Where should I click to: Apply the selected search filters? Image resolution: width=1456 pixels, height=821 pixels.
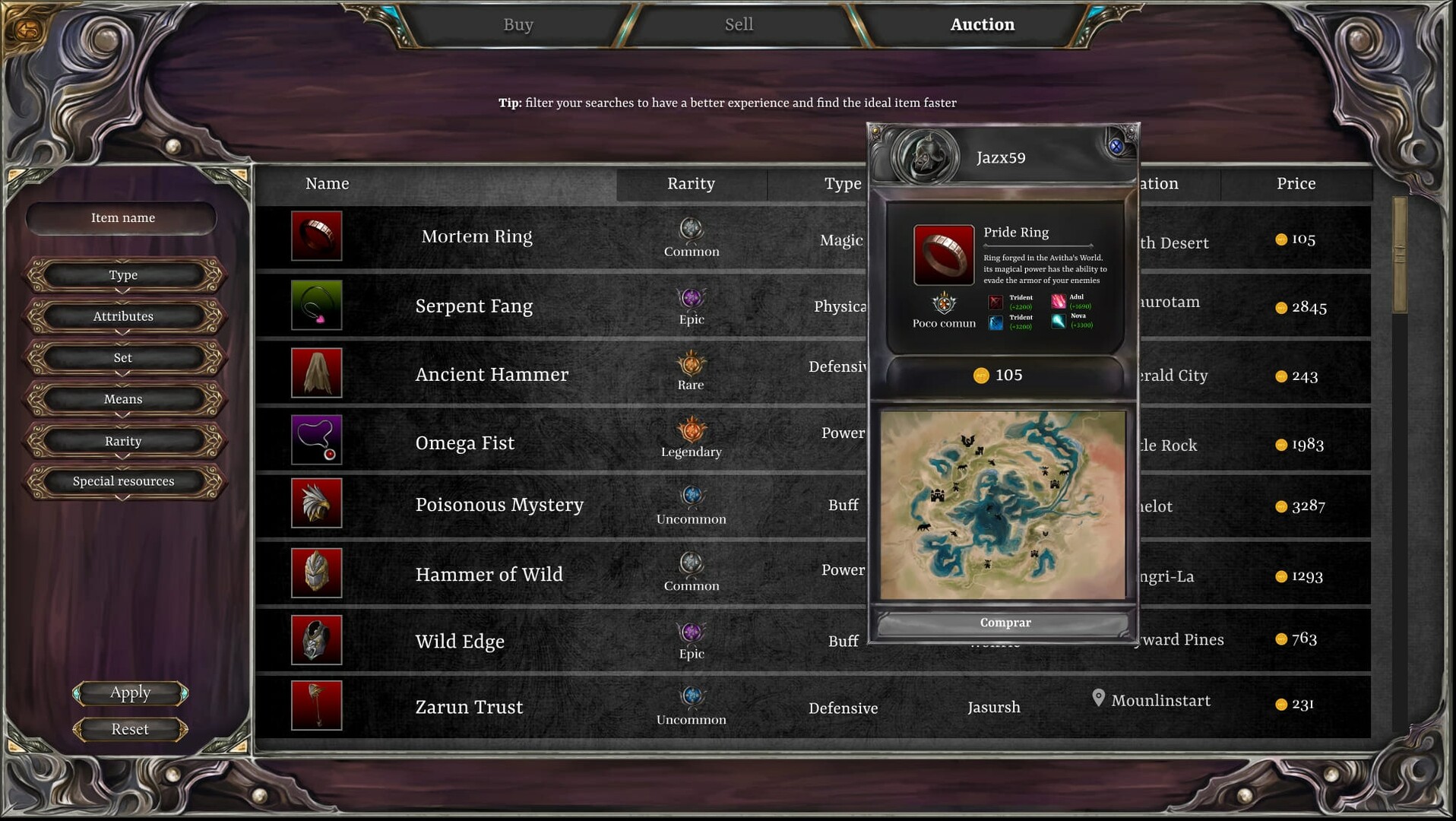click(x=129, y=693)
